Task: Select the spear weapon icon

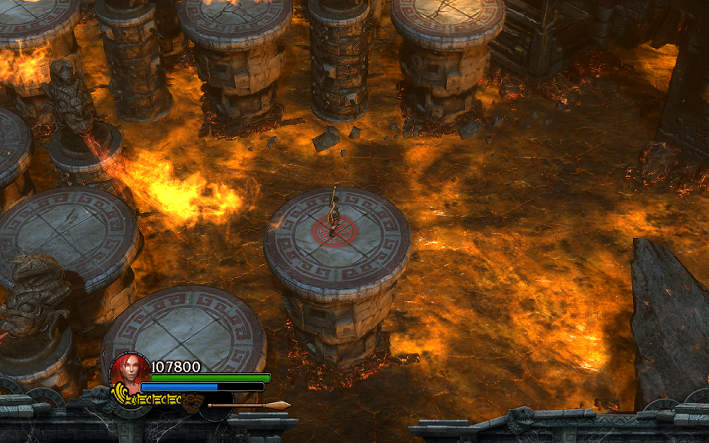Action: [248, 405]
